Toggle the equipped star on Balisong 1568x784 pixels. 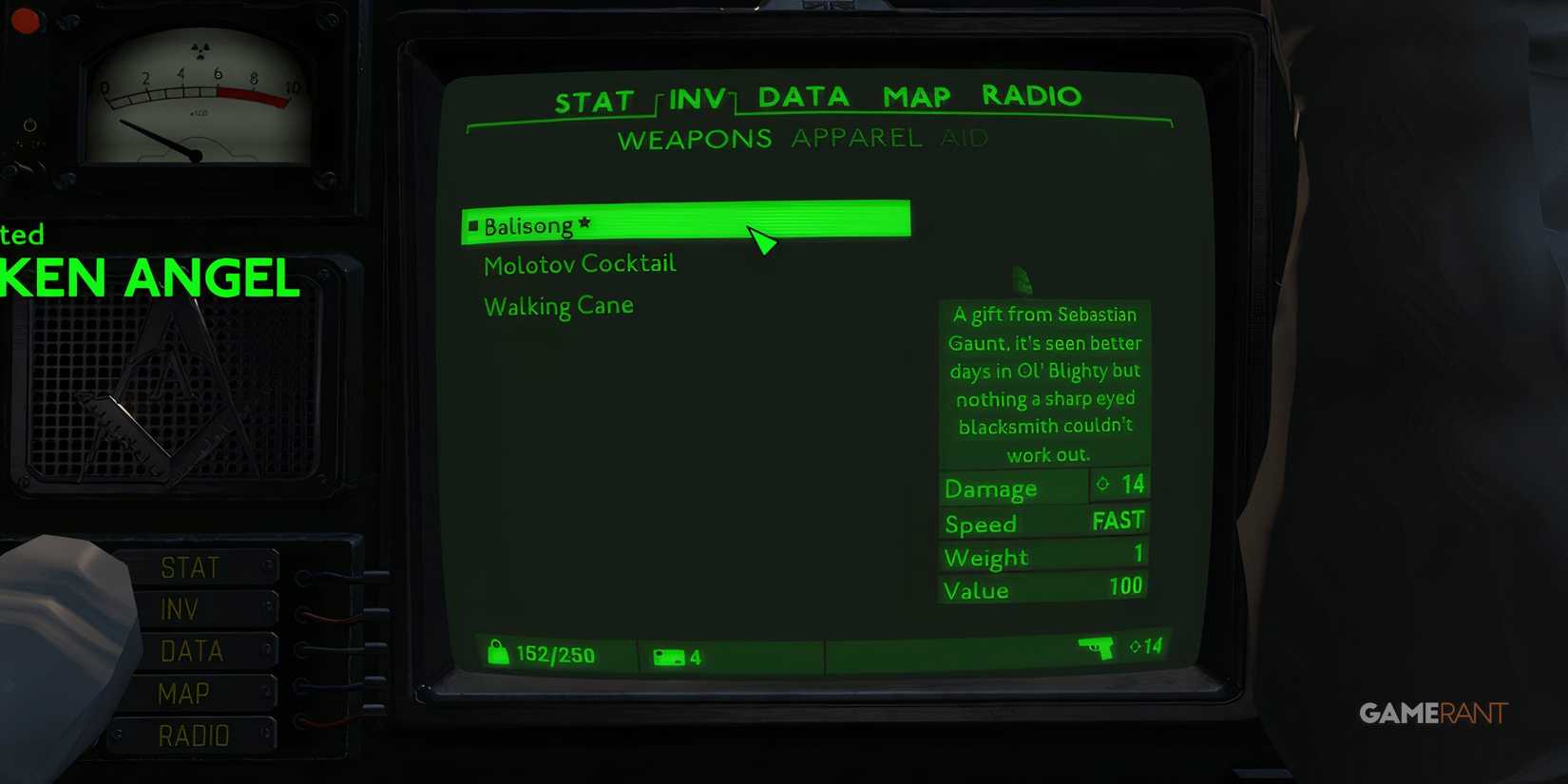pos(582,223)
